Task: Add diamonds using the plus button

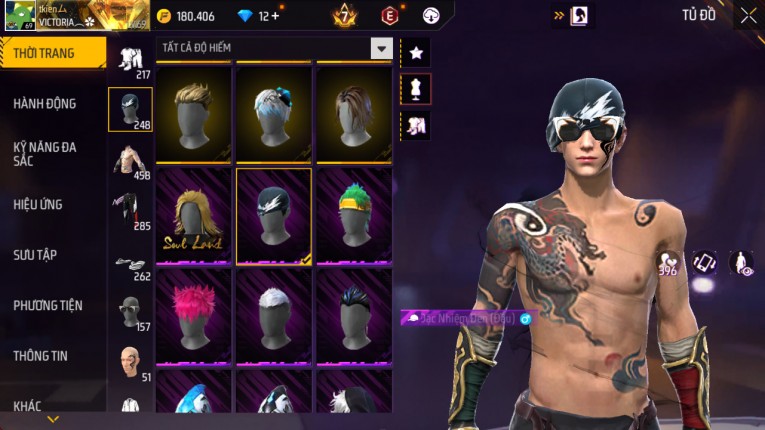Action: tap(275, 16)
